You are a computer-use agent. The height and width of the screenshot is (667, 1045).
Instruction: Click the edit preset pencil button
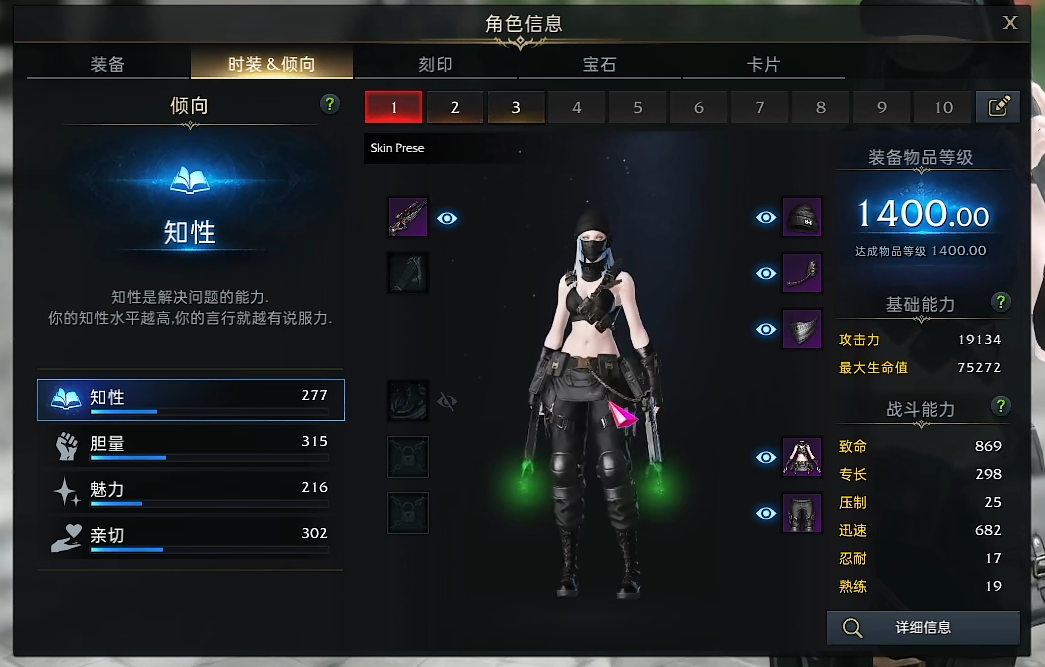[x=997, y=107]
